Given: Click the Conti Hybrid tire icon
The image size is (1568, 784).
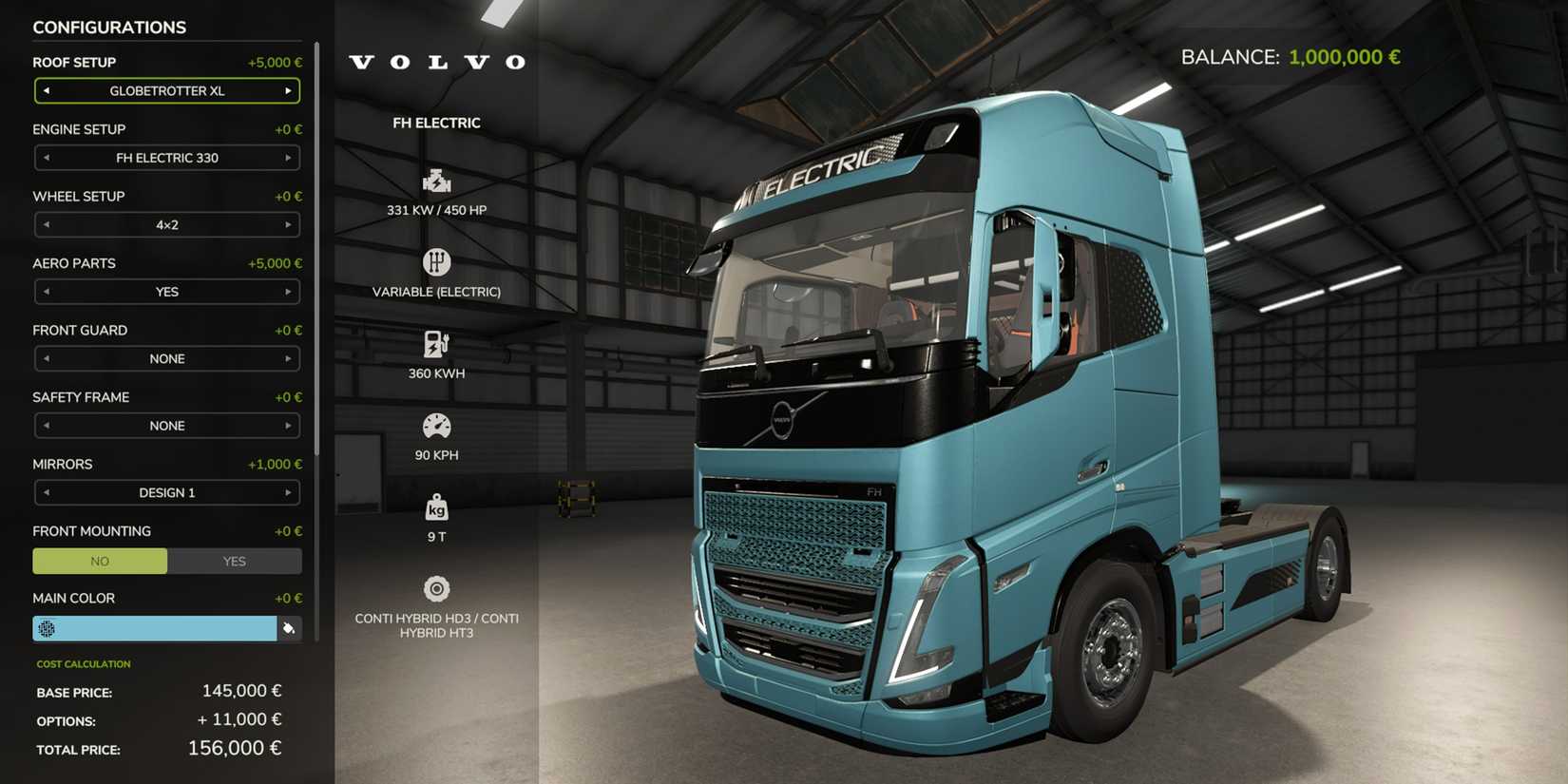Looking at the screenshot, I should (x=436, y=588).
